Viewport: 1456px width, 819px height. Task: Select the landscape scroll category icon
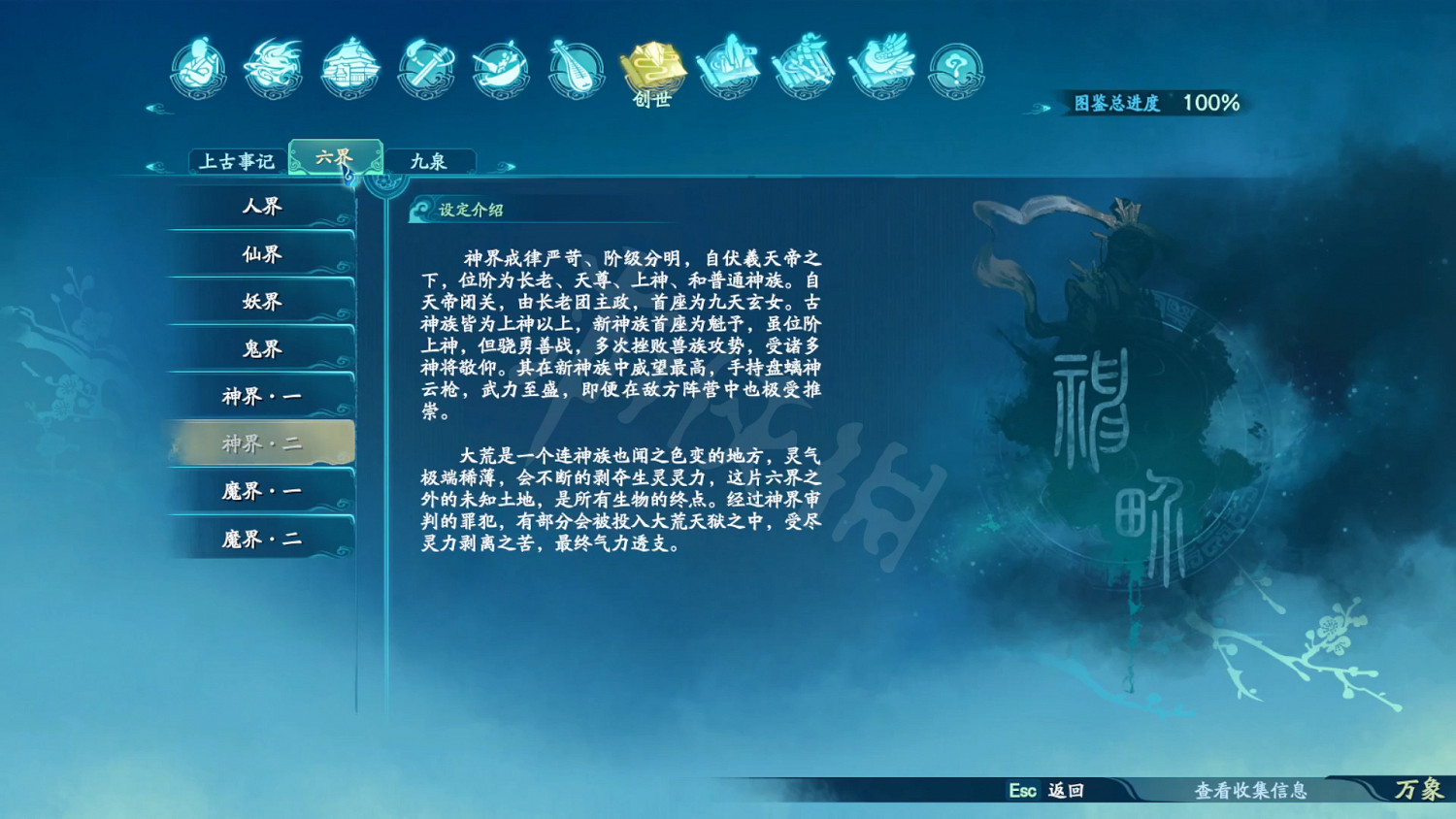(x=728, y=66)
